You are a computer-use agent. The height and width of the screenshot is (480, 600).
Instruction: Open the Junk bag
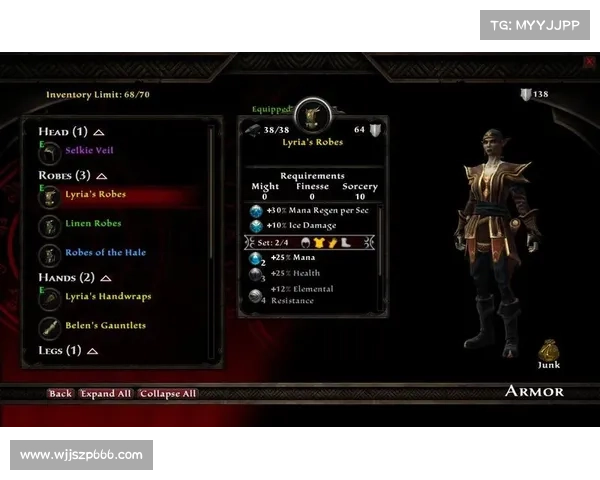point(548,352)
